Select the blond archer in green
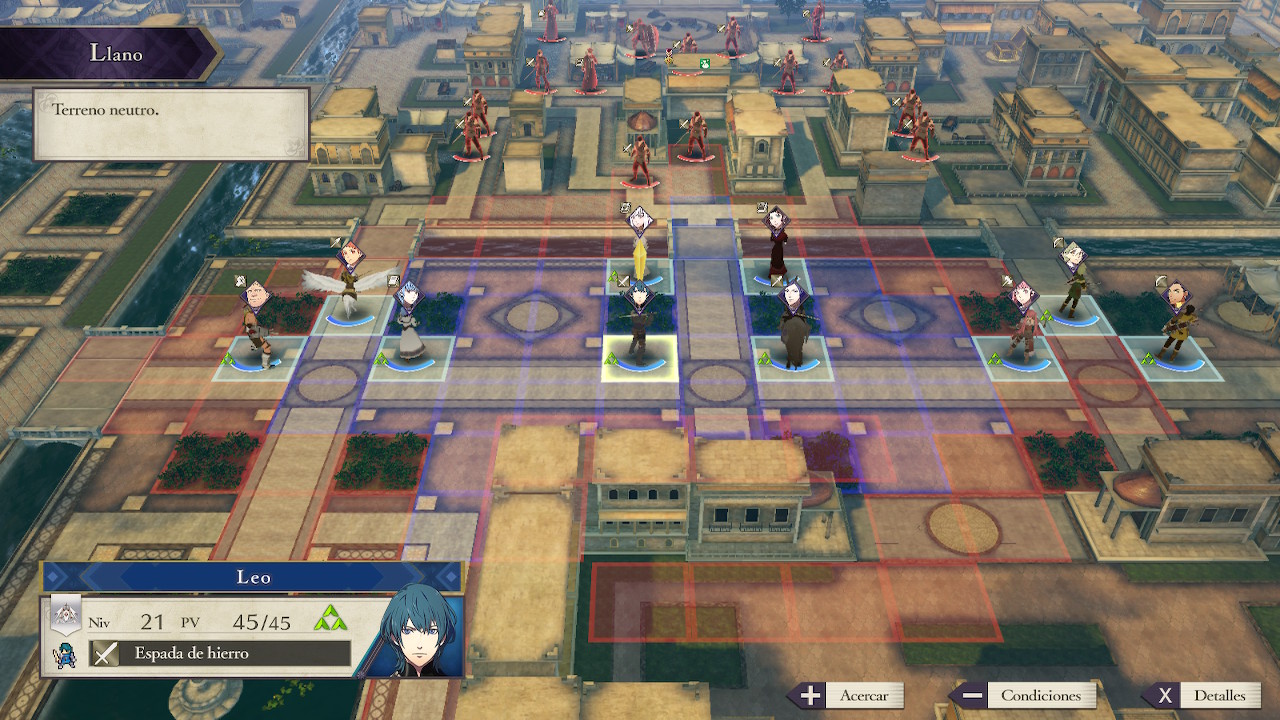This screenshot has height=720, width=1280. coord(1073,282)
